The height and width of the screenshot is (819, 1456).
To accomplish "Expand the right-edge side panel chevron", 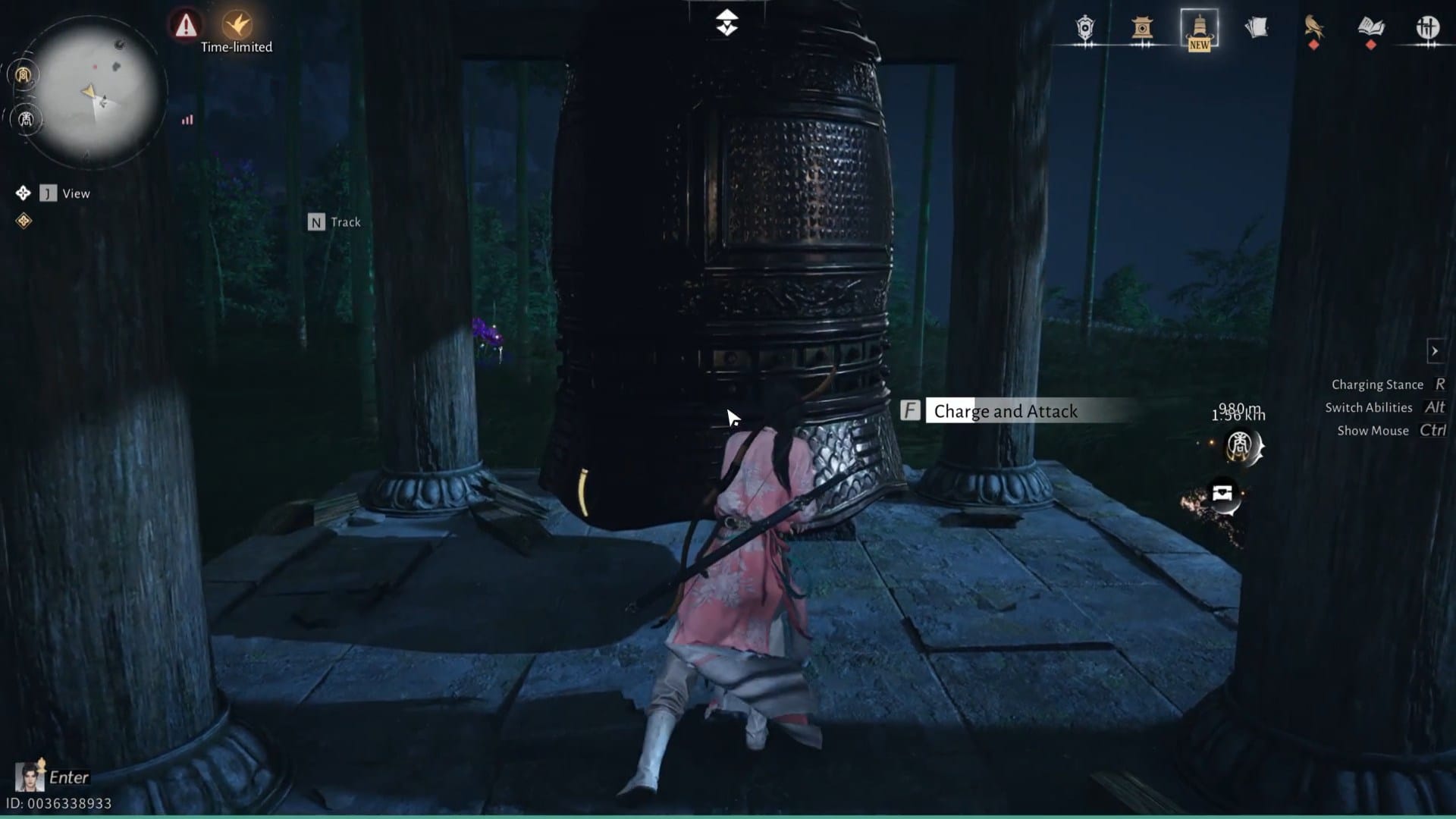I will coord(1436,350).
